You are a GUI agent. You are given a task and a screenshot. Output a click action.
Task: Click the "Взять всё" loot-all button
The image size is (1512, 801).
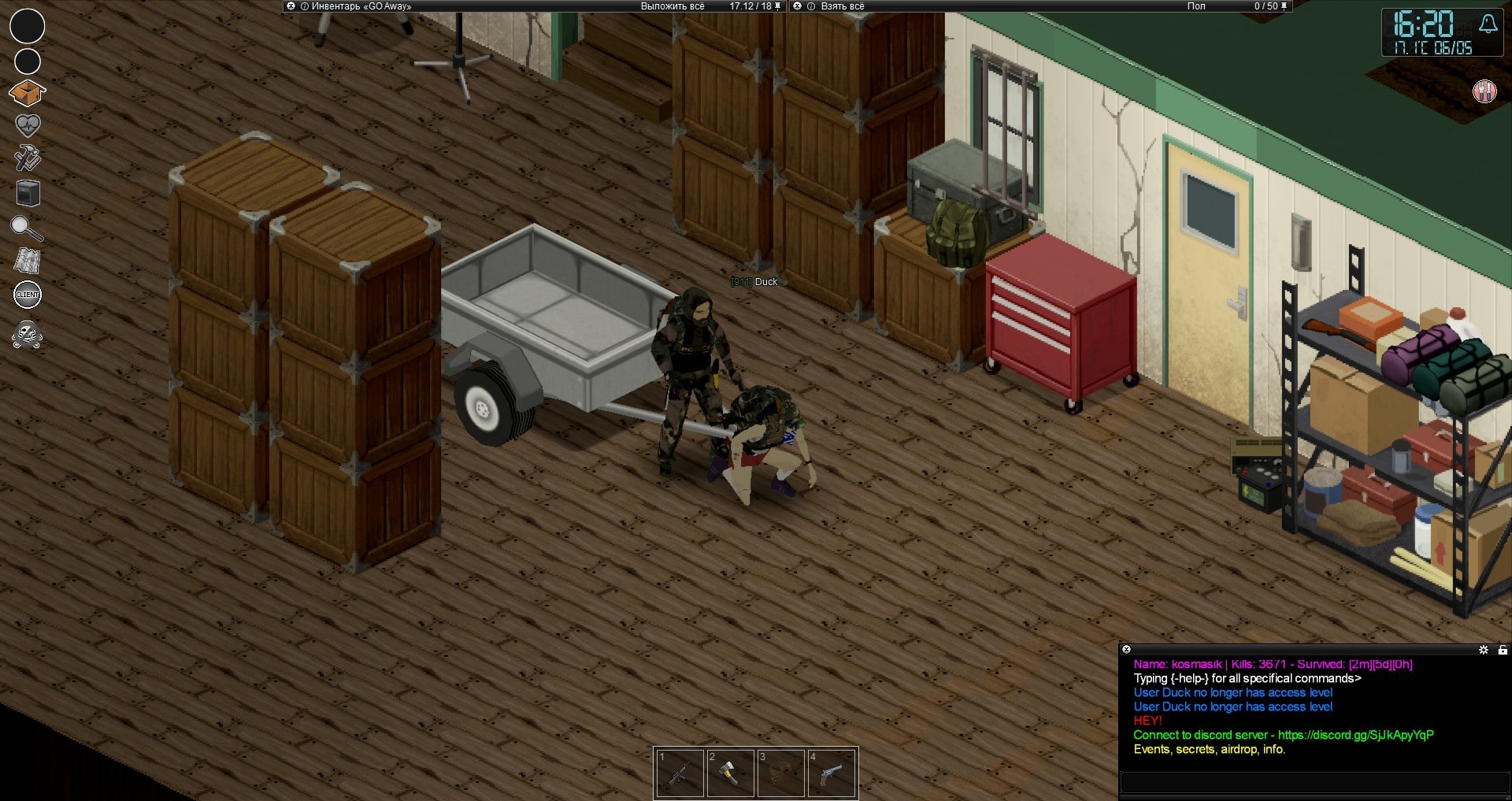pos(842,6)
